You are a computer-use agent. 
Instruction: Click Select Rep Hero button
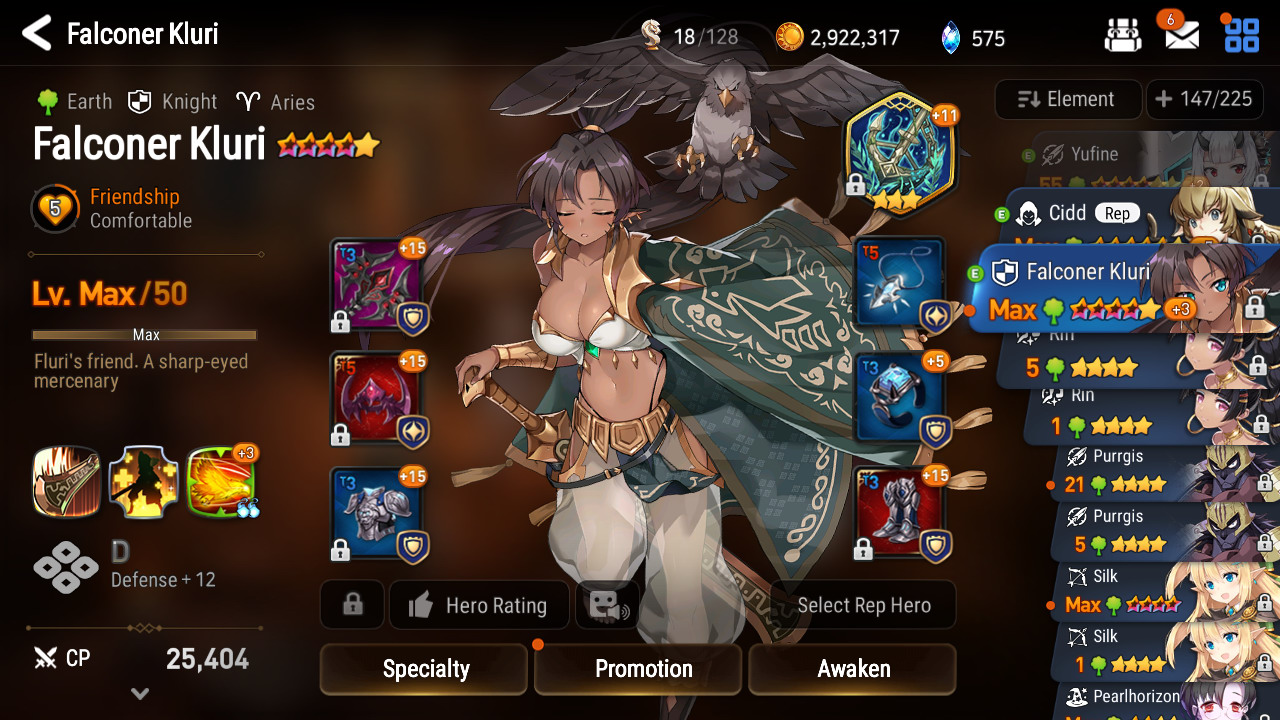click(863, 605)
